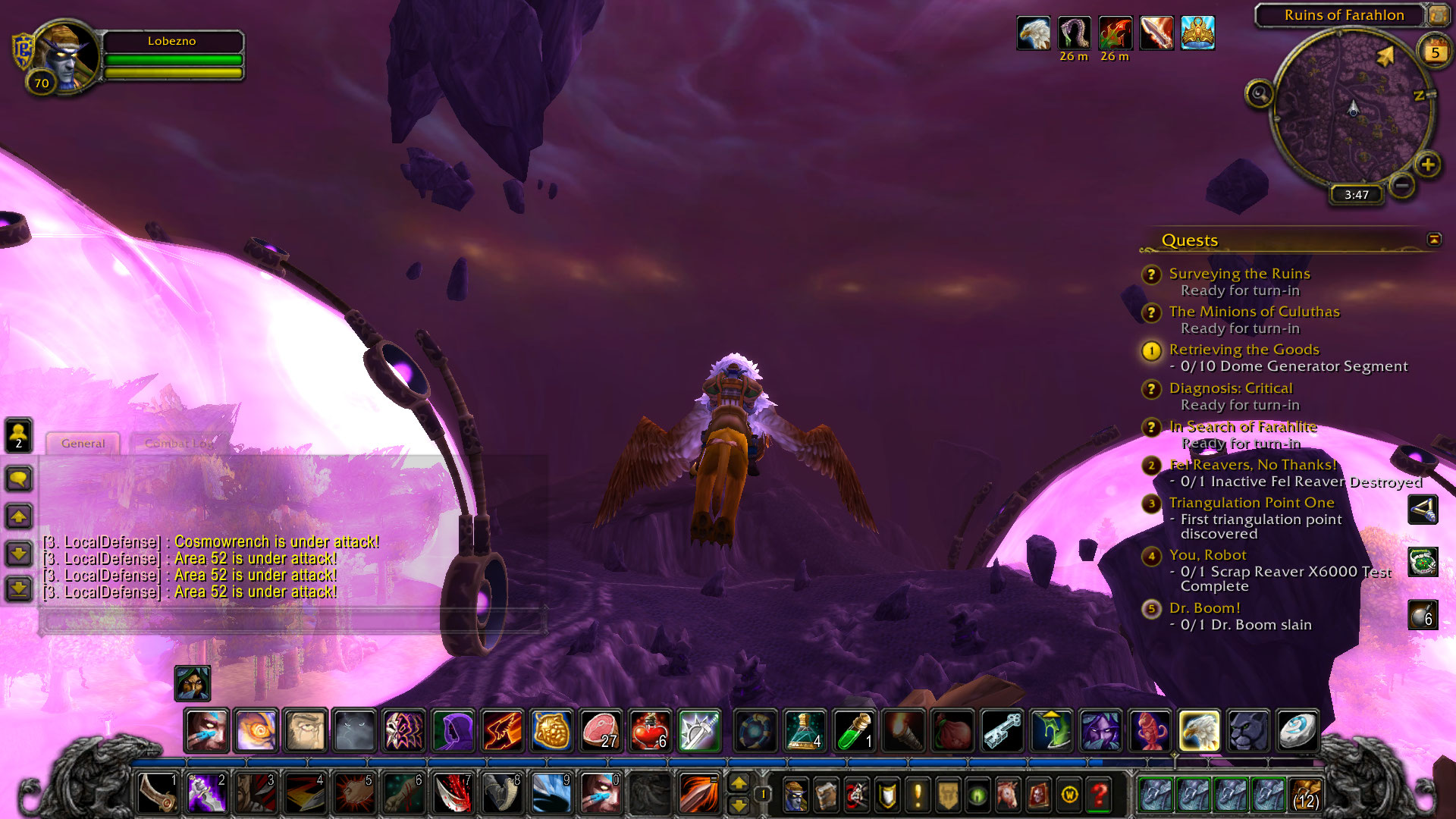Zoom out on the minimap
The image size is (1456, 819).
click(x=1402, y=185)
